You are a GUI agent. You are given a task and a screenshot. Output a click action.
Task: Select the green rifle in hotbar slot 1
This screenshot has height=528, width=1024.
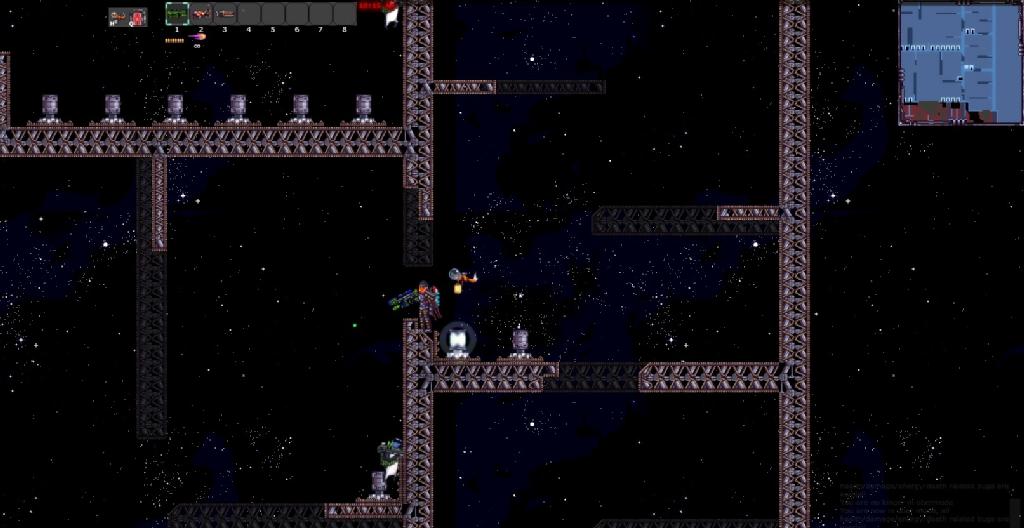[177, 14]
